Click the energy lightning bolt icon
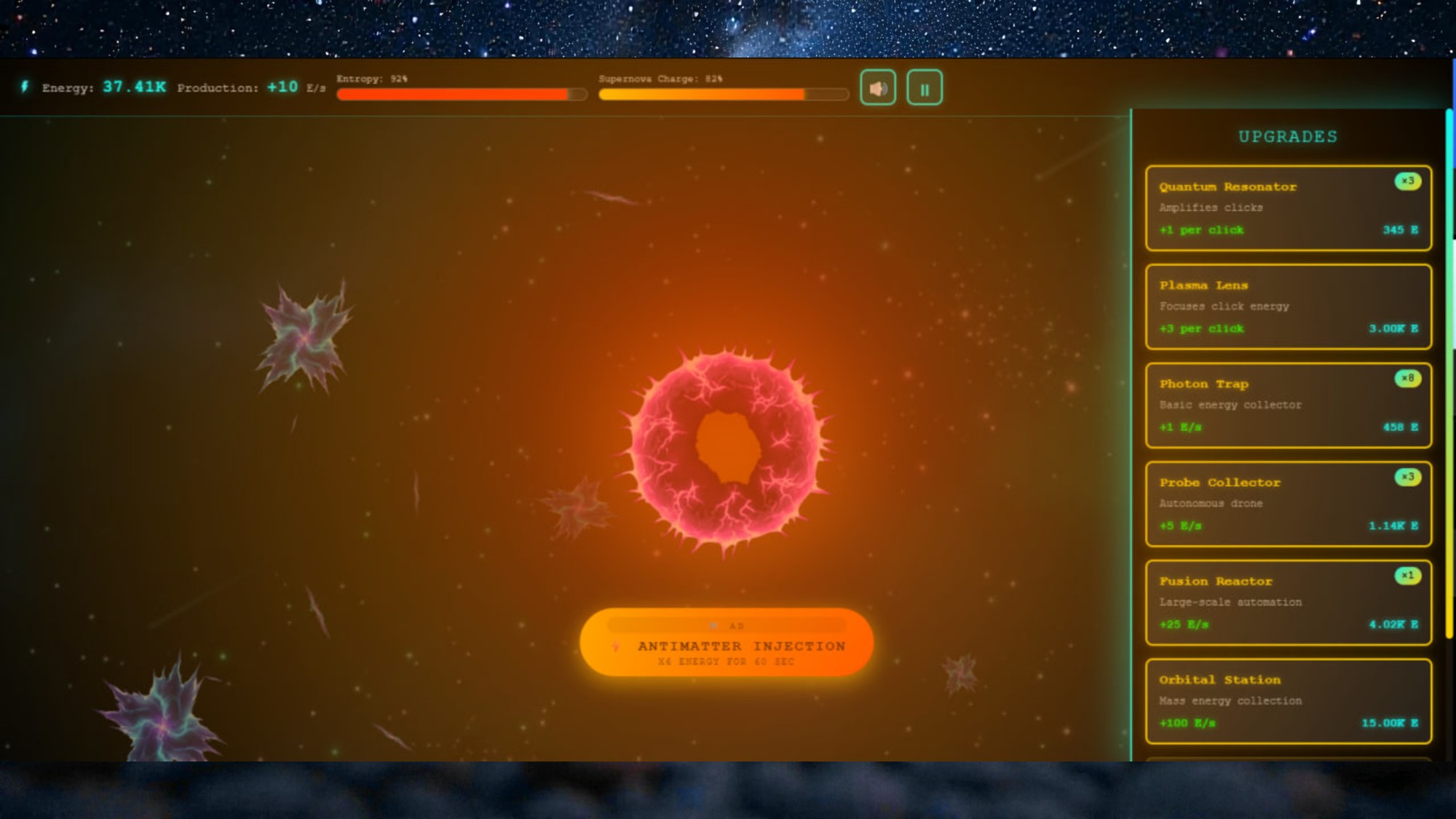 [24, 86]
